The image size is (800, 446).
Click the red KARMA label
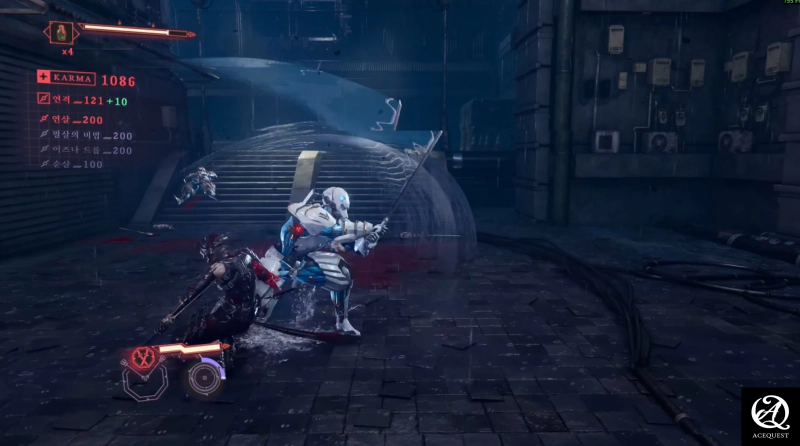click(74, 77)
